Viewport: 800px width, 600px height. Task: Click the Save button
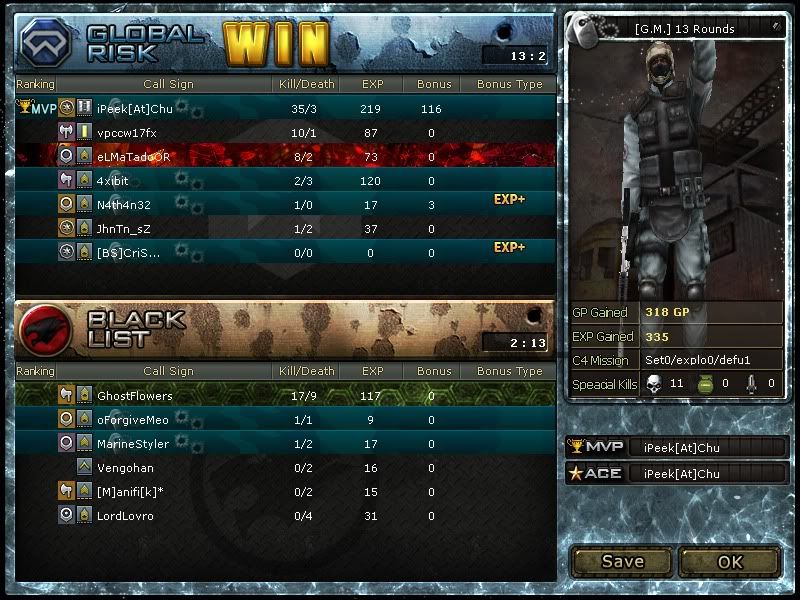pos(622,561)
